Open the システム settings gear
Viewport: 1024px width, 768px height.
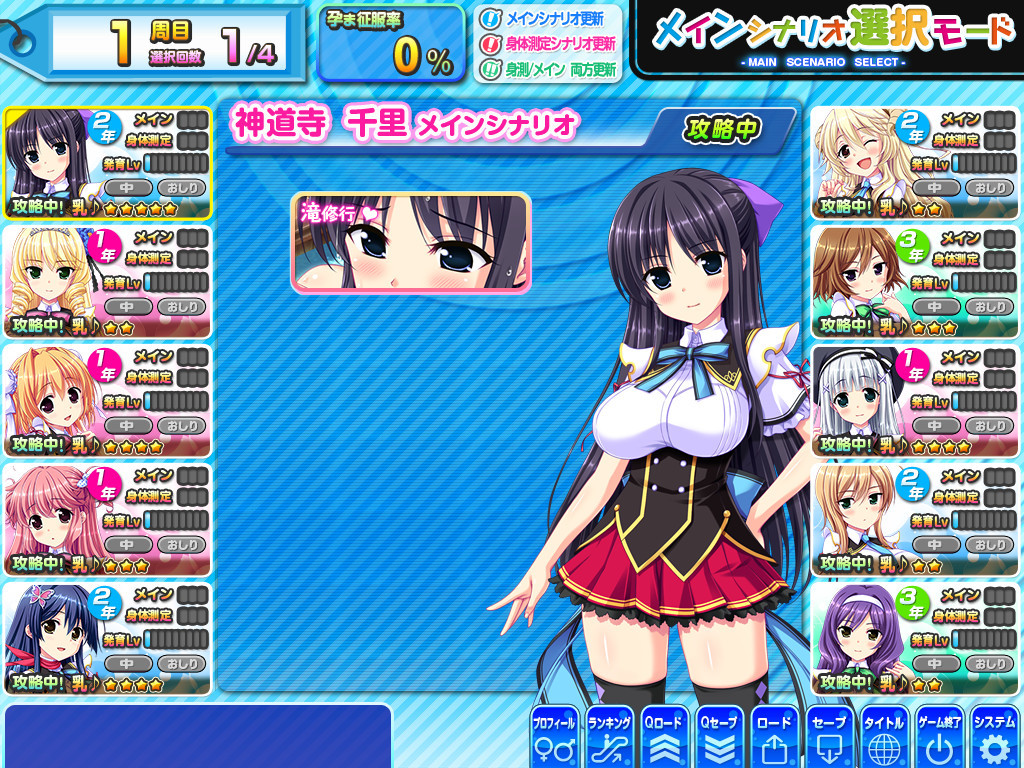(x=994, y=737)
